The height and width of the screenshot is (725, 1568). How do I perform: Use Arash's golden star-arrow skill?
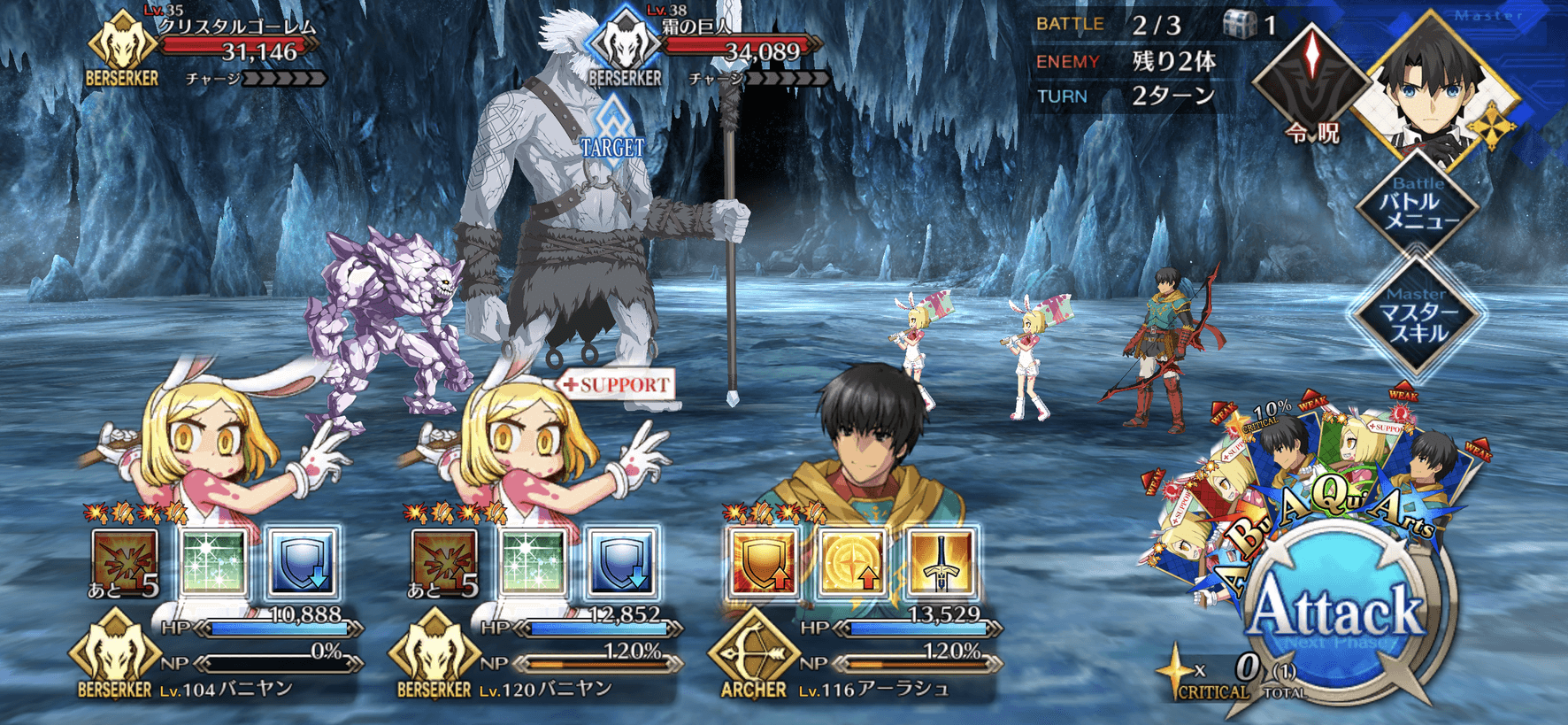click(x=852, y=561)
